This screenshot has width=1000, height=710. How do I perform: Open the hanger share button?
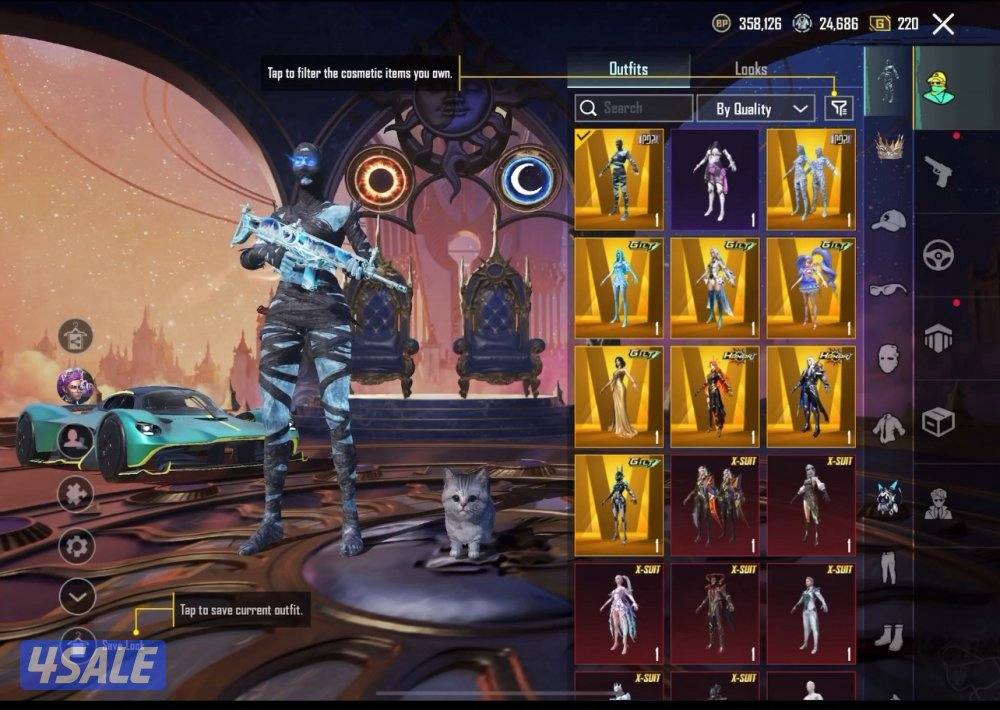tap(76, 338)
